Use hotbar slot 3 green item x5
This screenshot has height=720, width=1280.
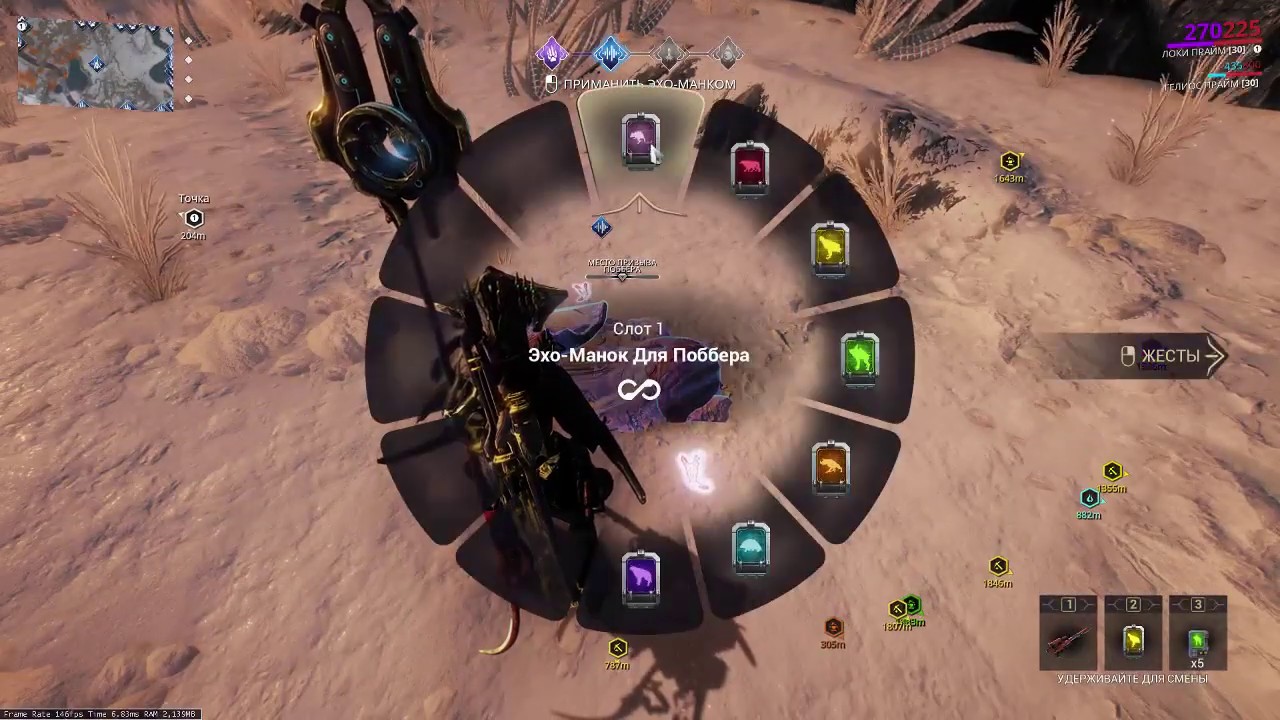click(1197, 639)
